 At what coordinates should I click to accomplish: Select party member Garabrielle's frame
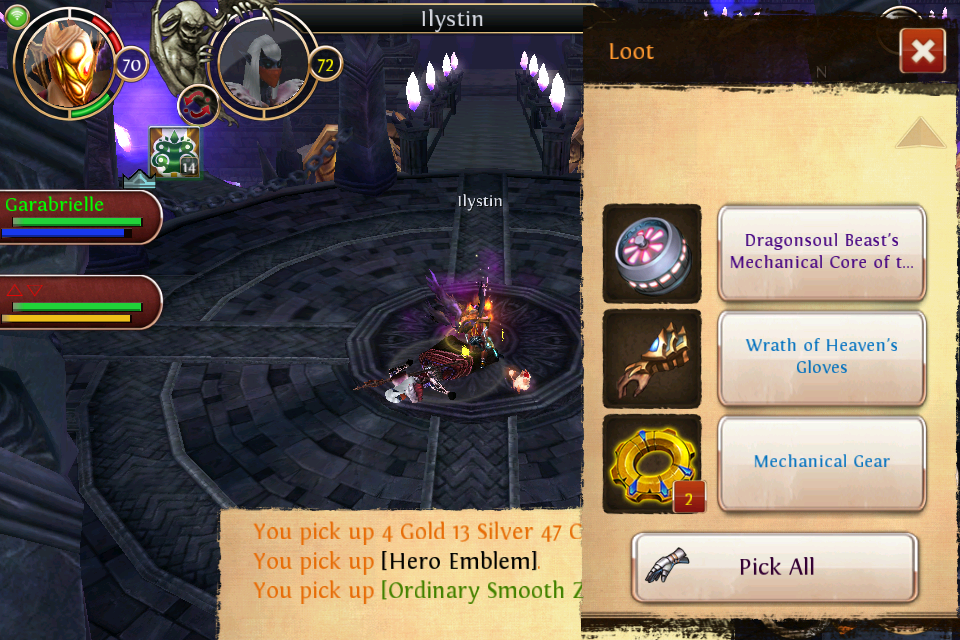coord(80,217)
